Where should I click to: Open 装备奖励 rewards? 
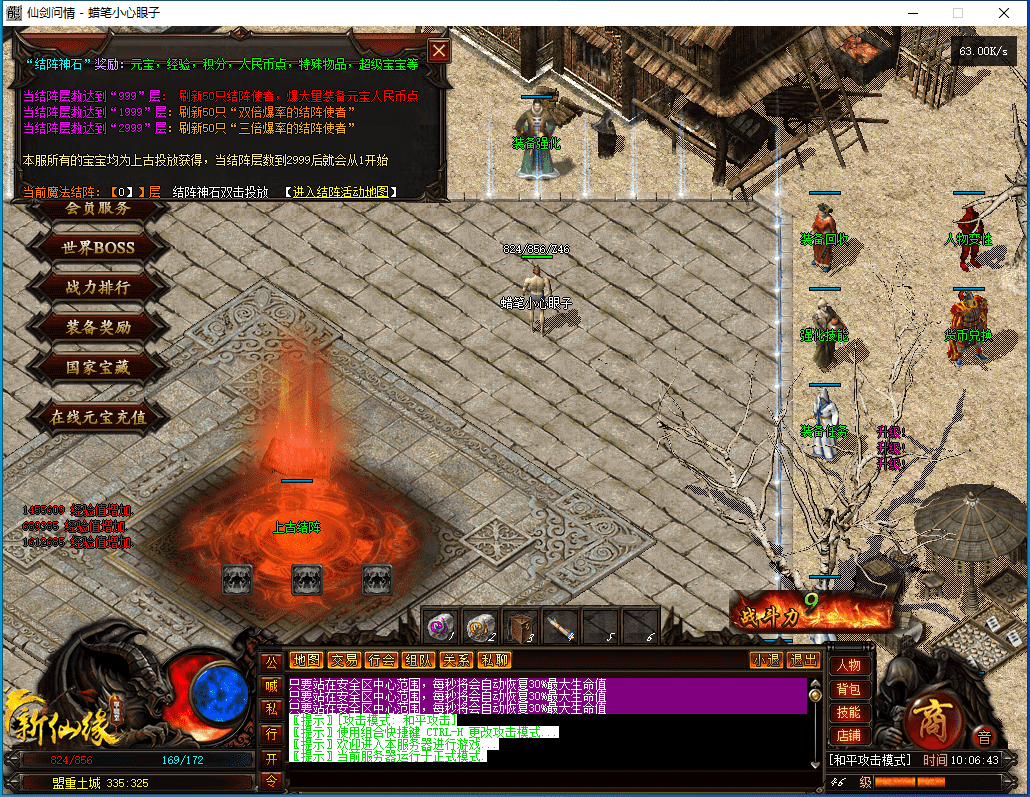tap(98, 327)
